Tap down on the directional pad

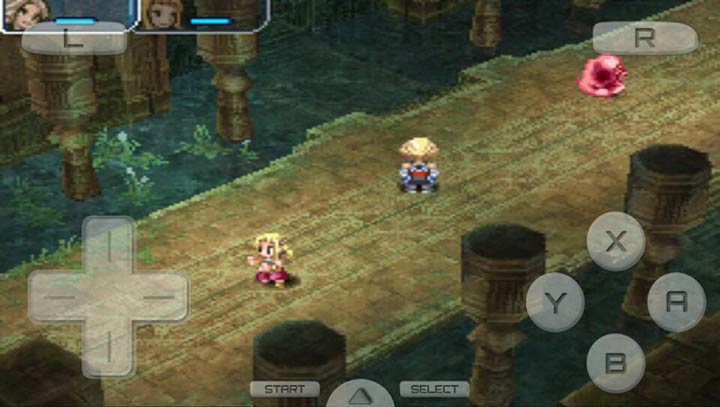(x=108, y=349)
